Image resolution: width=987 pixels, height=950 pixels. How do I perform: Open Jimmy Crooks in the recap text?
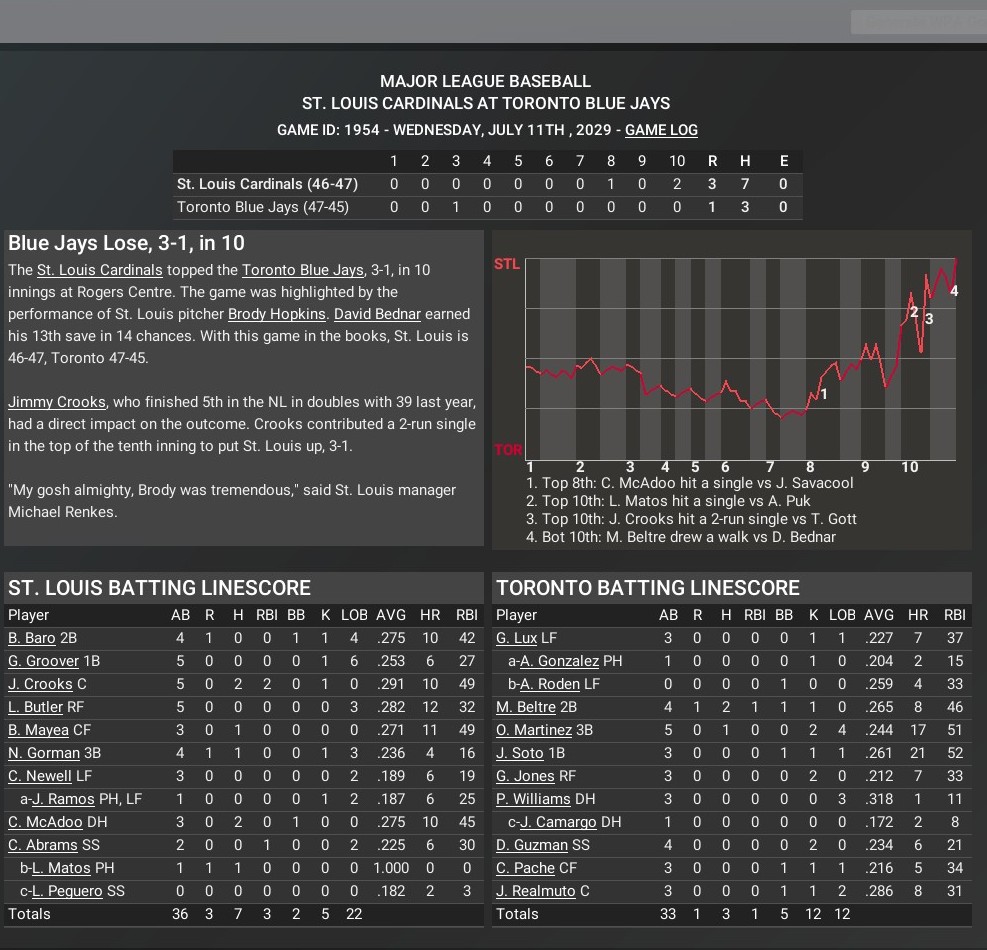coord(57,402)
